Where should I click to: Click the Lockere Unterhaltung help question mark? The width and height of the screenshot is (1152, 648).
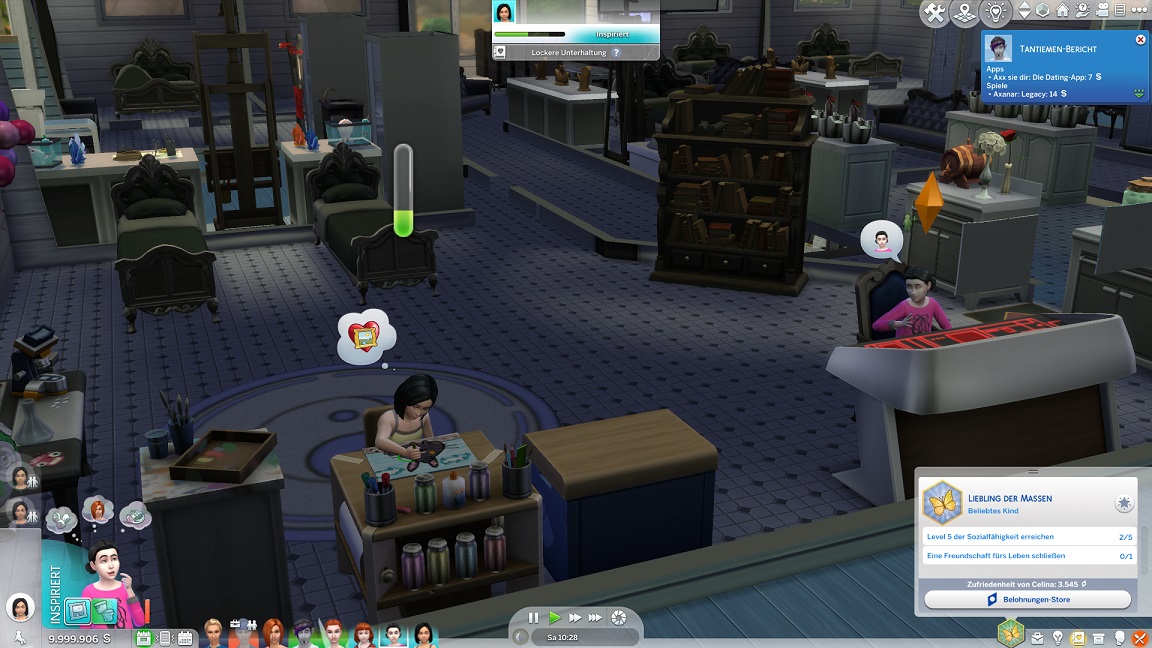616,52
